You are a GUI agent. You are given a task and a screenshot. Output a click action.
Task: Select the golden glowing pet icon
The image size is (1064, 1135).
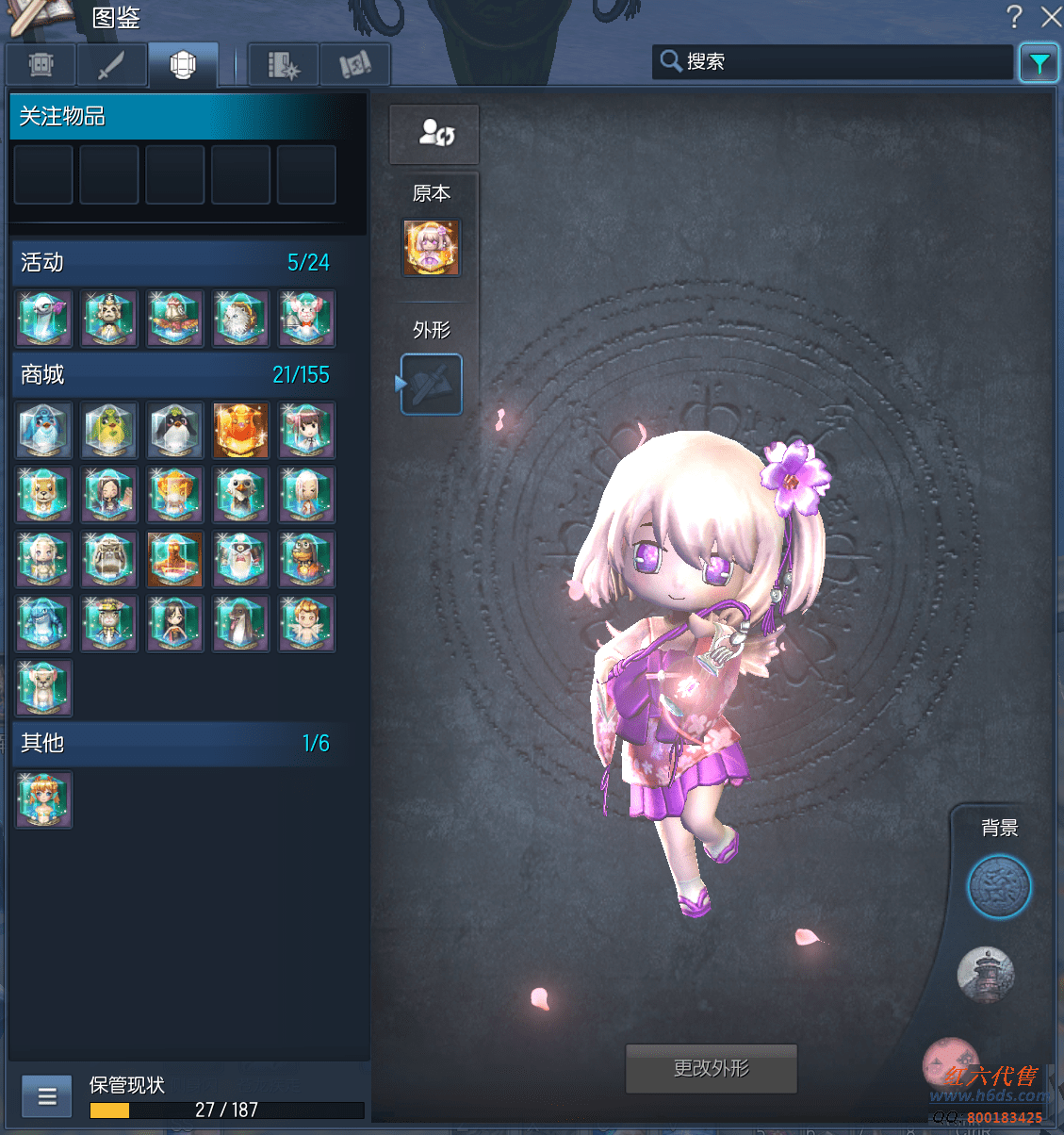click(240, 431)
